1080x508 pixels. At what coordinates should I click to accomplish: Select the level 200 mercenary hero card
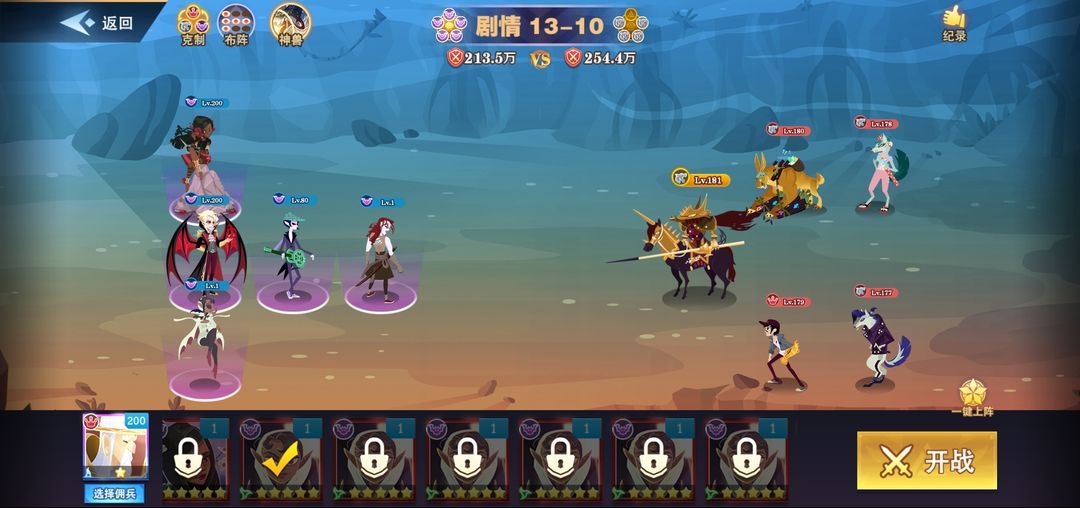[117, 448]
